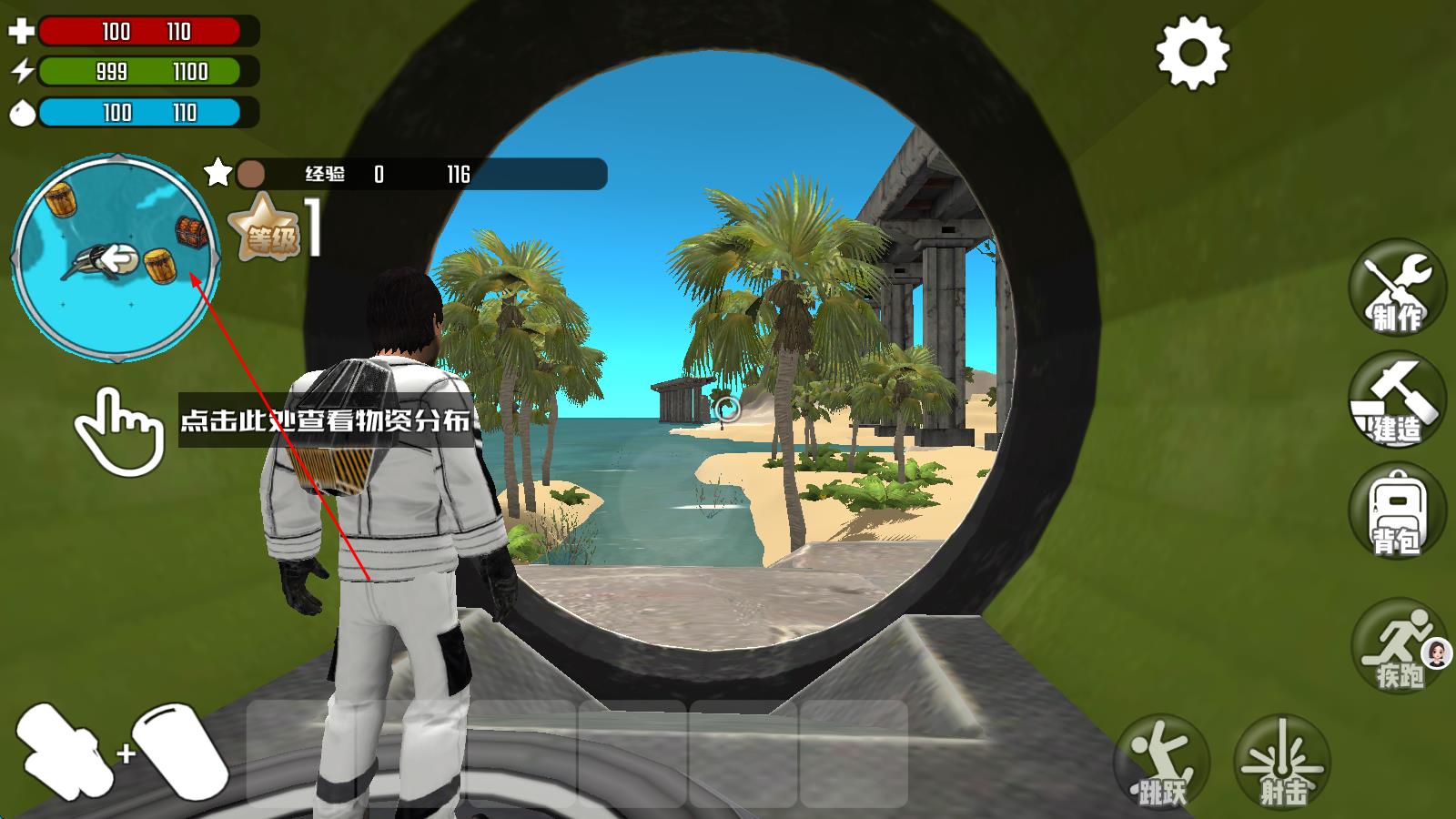Open the circular minimap to view supplies
1456x819 pixels.
coord(116,258)
